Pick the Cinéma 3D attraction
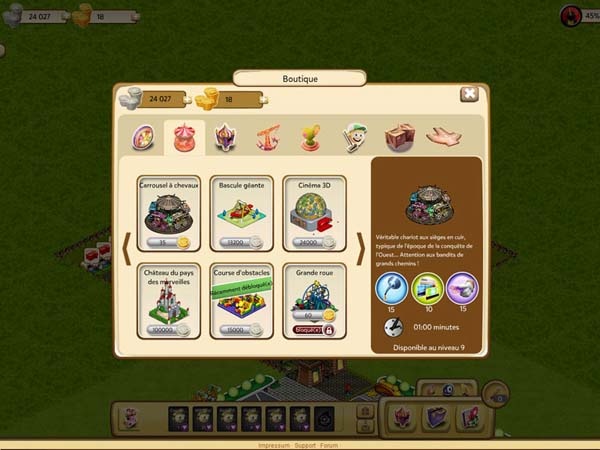600x450 pixels. (x=315, y=212)
